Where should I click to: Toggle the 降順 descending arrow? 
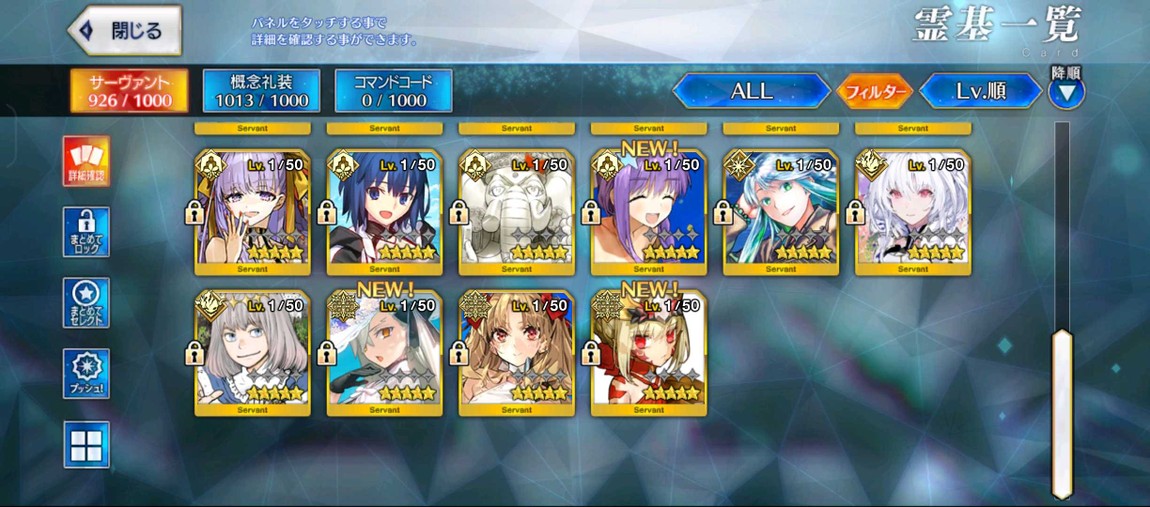pyautogui.click(x=1066, y=93)
